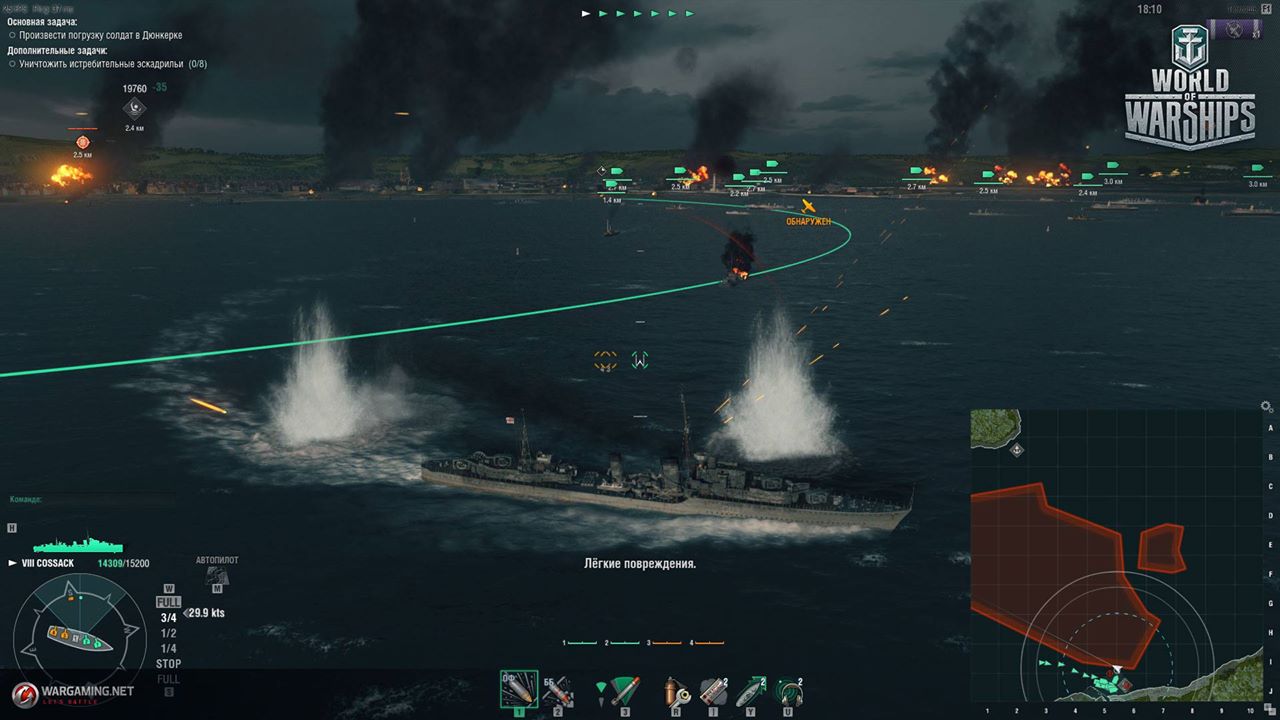Set engine speed to 1/2

(x=169, y=633)
